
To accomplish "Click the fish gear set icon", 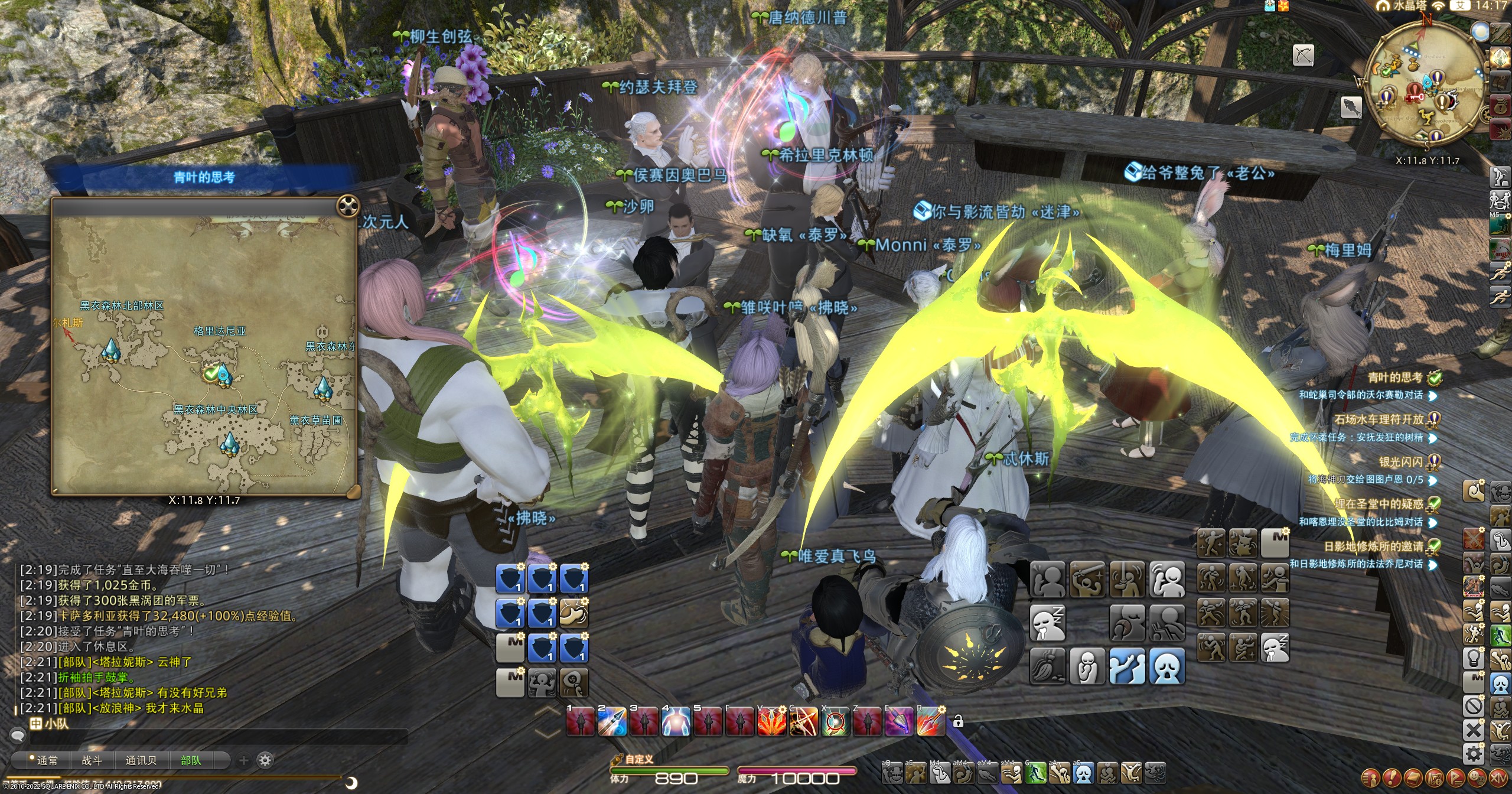I will [1351, 108].
